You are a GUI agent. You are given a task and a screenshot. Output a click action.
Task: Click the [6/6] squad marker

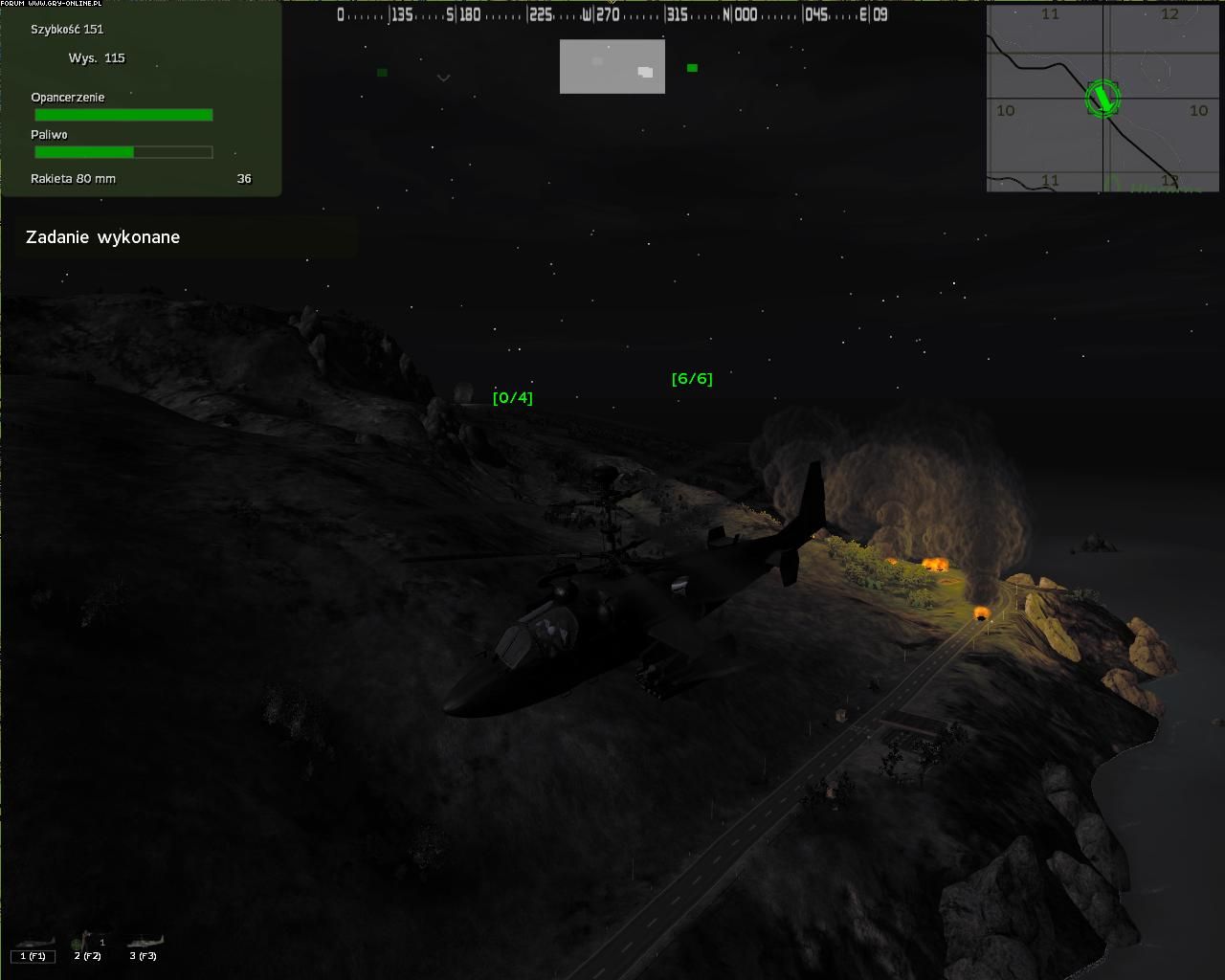692,378
